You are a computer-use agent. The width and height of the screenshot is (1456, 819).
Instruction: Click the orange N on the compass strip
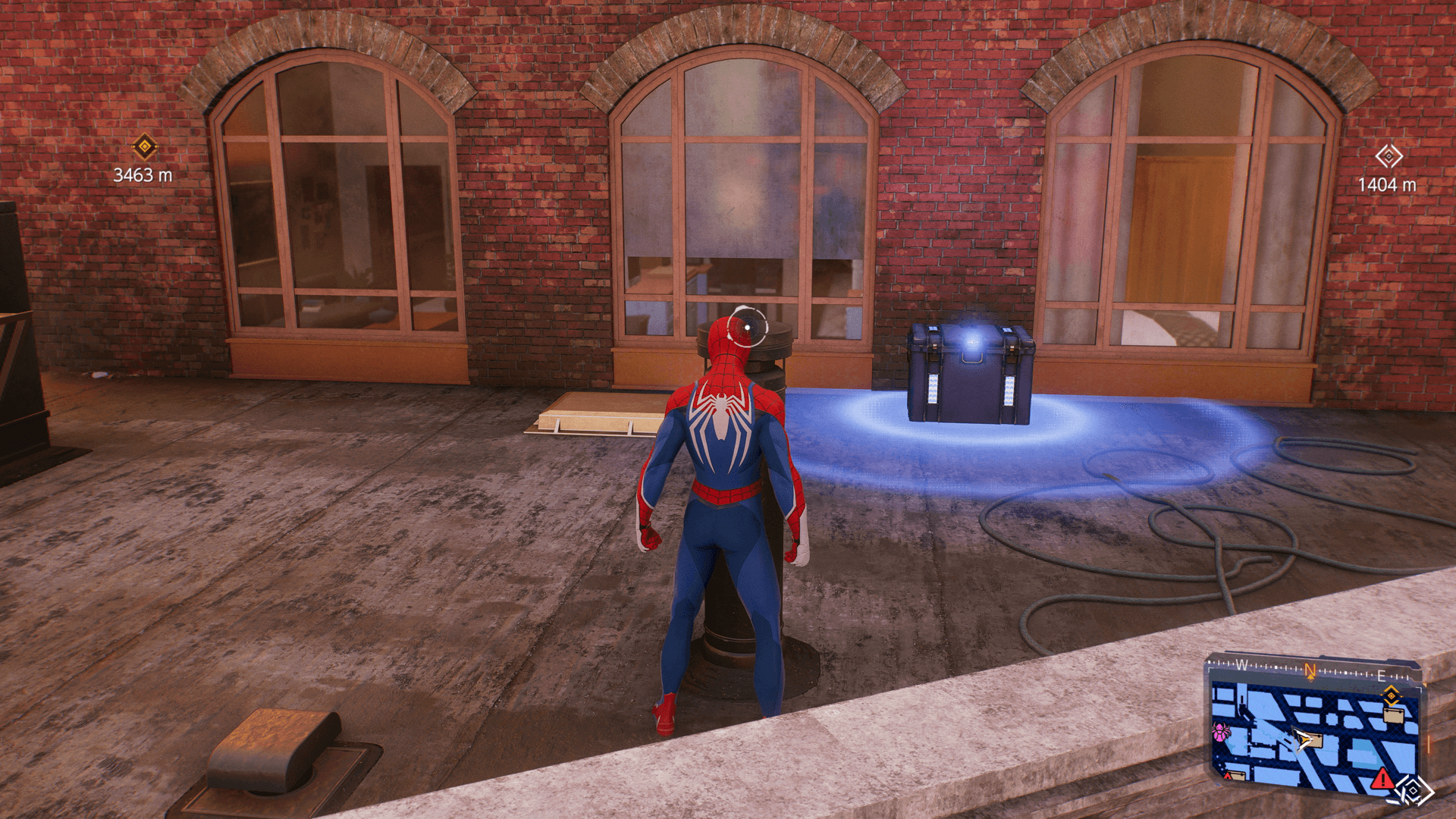click(x=1310, y=670)
